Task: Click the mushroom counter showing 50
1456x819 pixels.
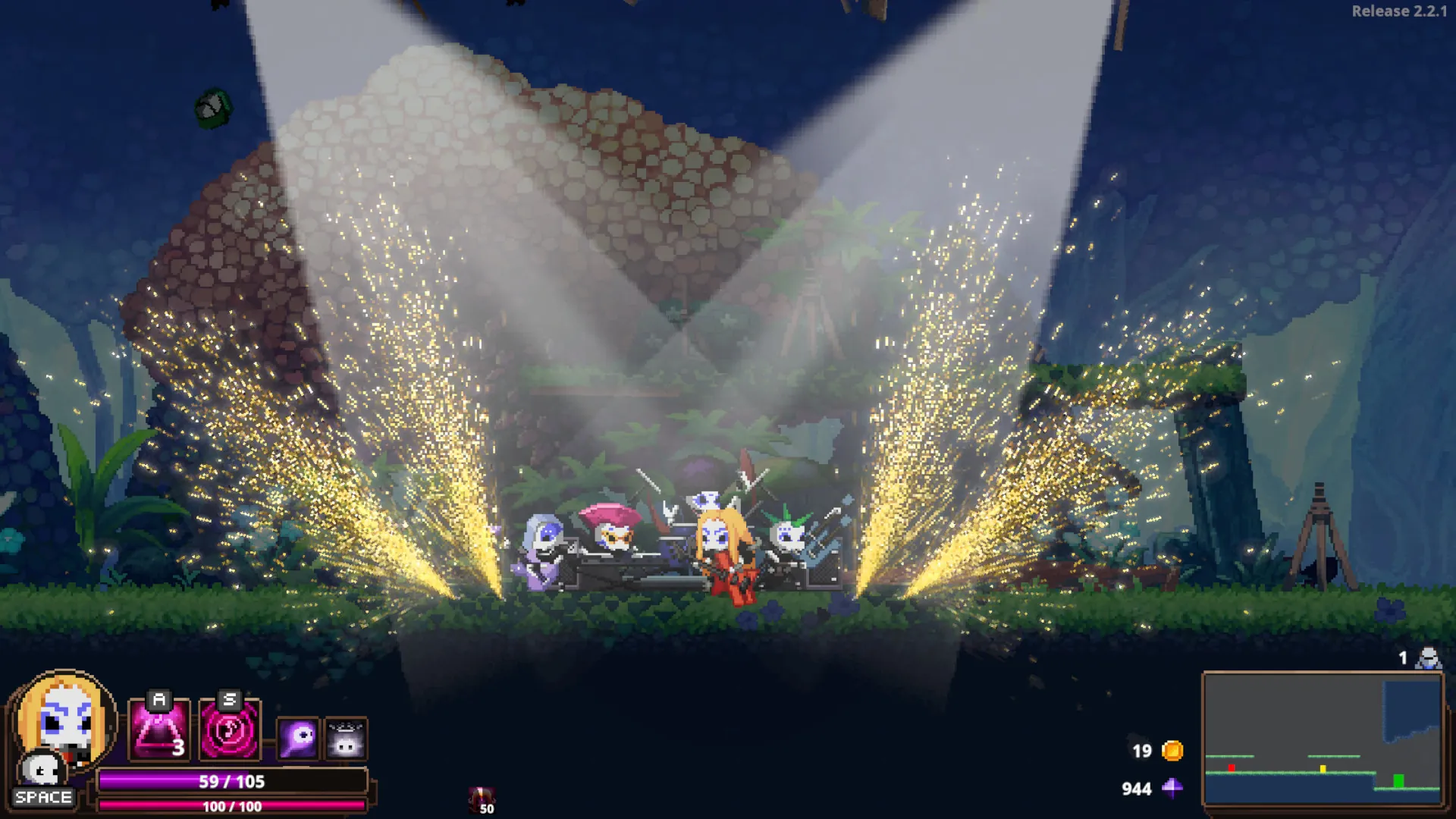Action: pos(487,810)
